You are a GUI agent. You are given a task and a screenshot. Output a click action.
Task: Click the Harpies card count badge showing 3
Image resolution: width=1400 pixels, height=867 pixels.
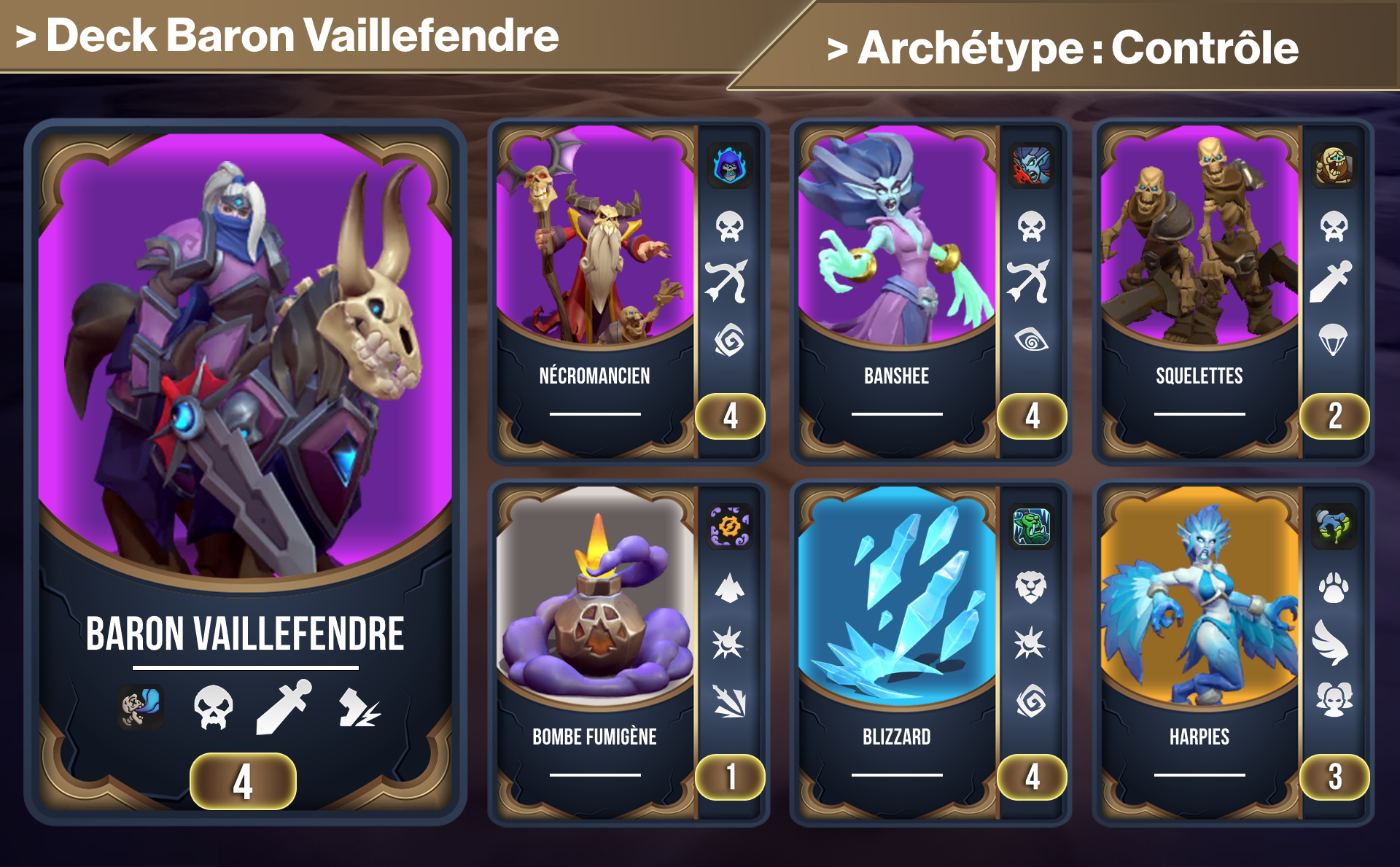[x=1334, y=779]
